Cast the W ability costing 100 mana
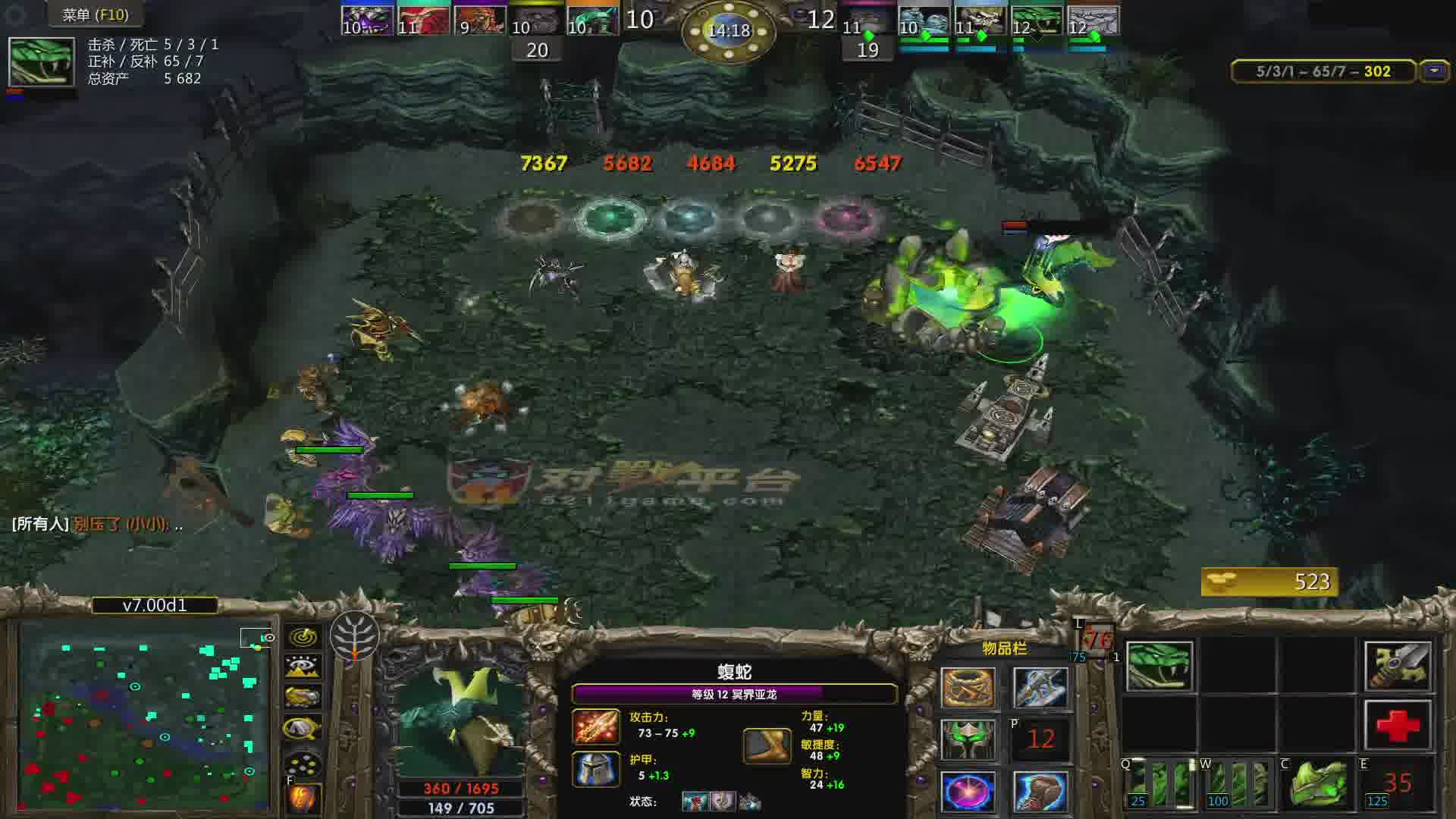1456x819 pixels. pyautogui.click(x=1238, y=784)
